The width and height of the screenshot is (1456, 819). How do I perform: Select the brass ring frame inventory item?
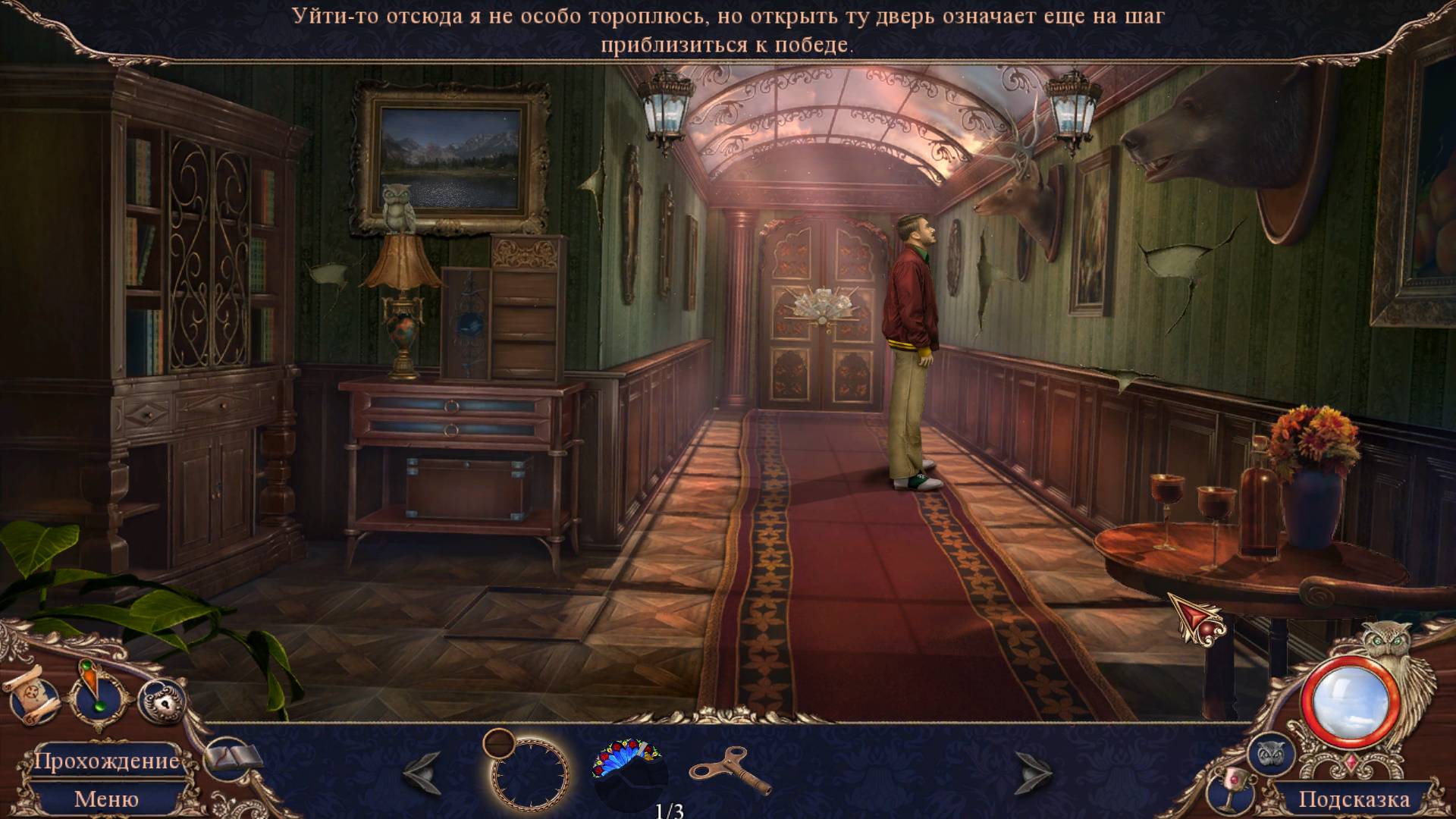pyautogui.click(x=526, y=770)
